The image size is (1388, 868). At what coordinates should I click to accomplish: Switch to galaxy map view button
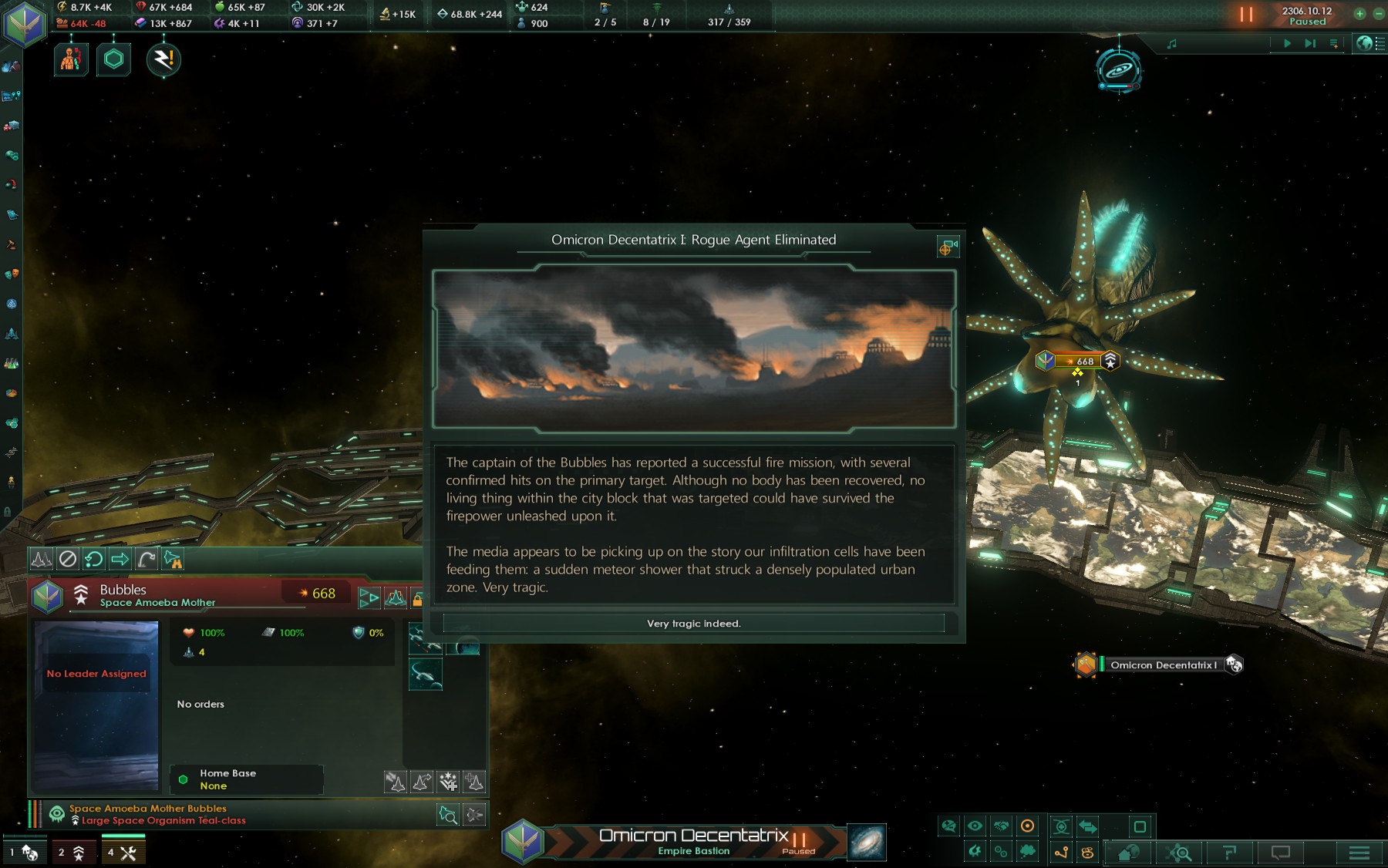pyautogui.click(x=866, y=842)
